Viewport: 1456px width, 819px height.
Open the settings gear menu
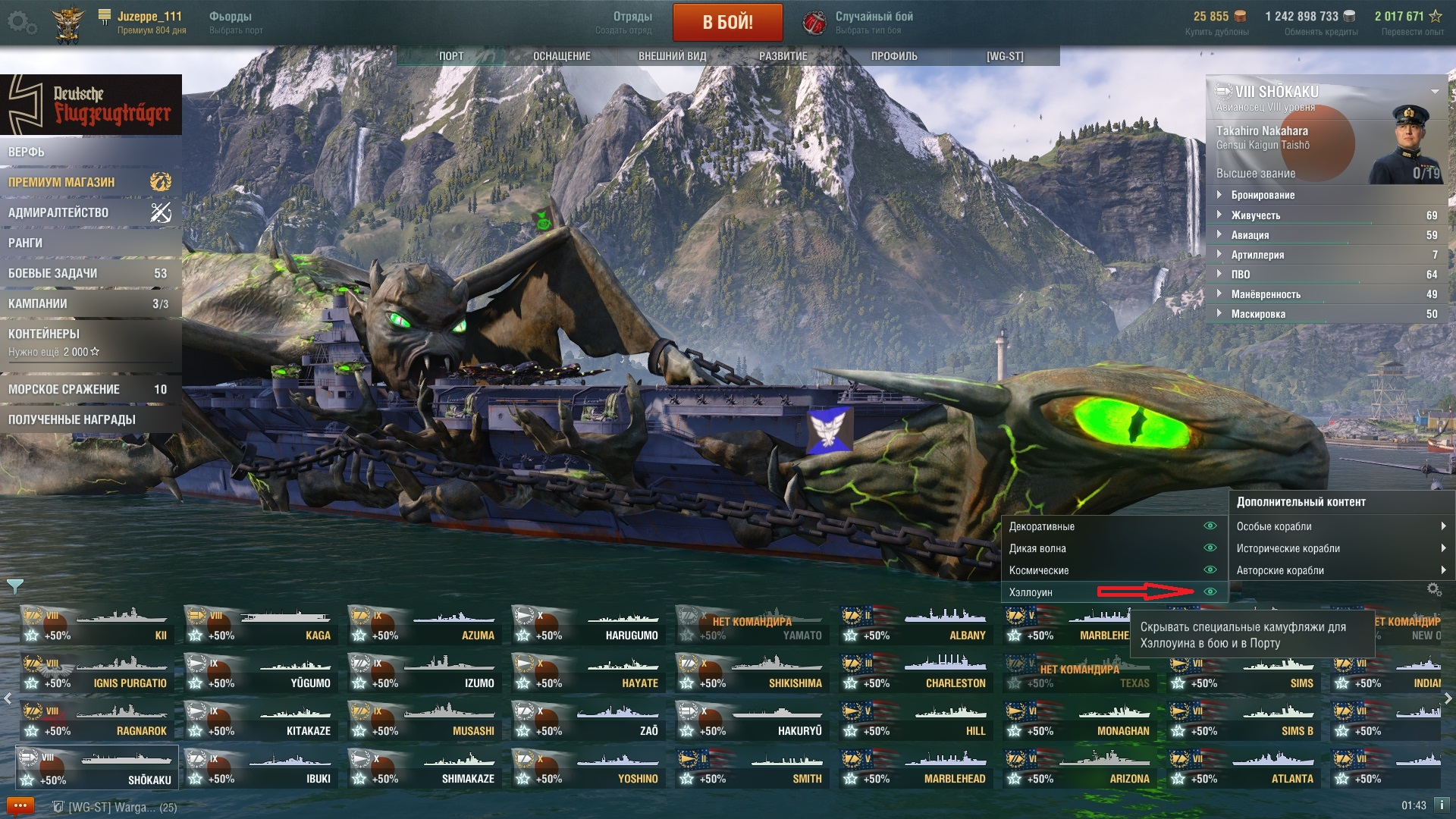21,23
